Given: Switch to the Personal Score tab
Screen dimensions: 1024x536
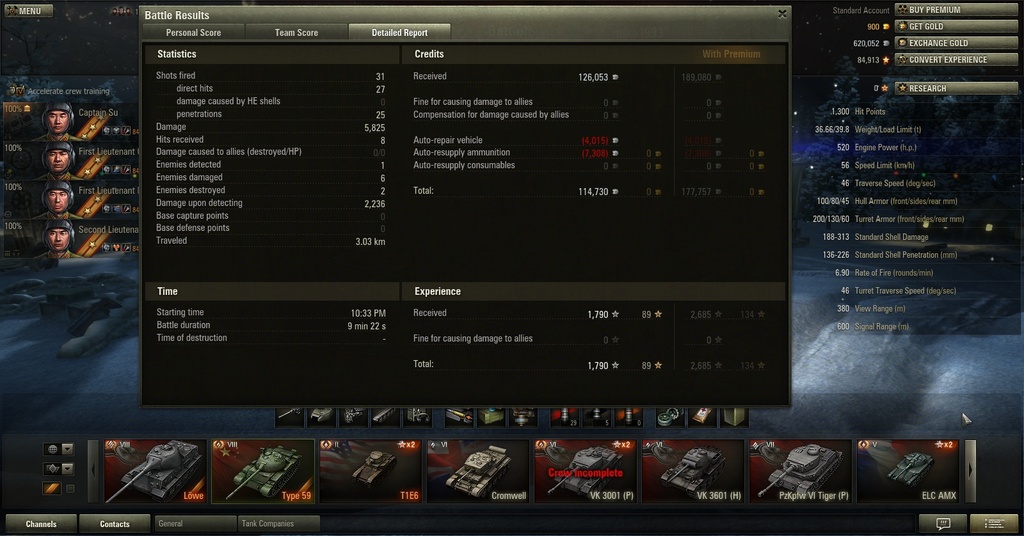Looking at the screenshot, I should point(194,33).
